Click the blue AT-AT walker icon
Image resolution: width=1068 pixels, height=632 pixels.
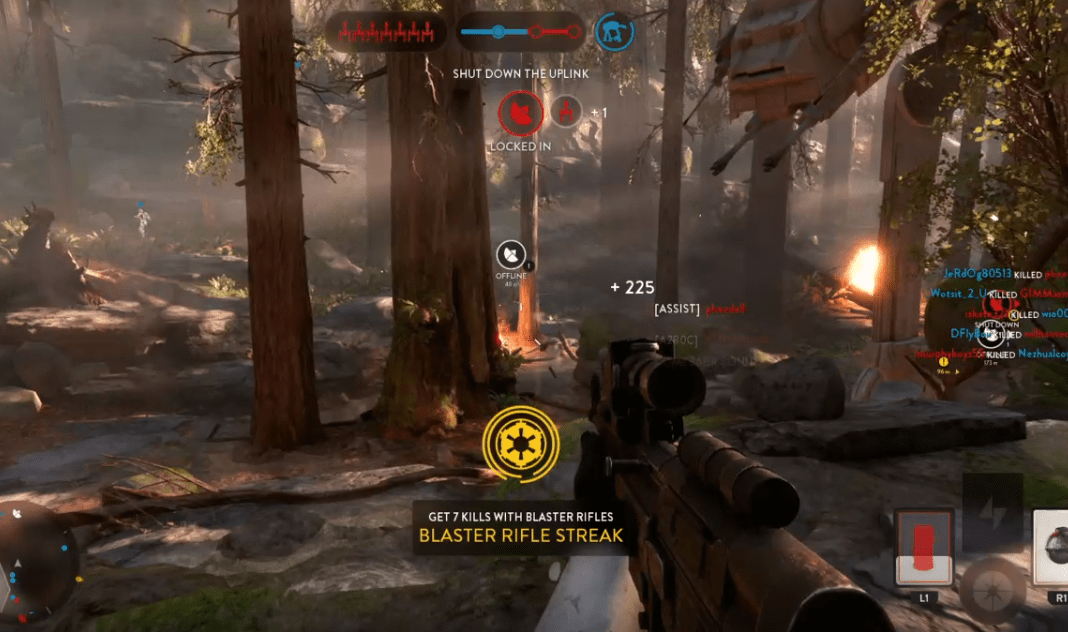tap(614, 32)
